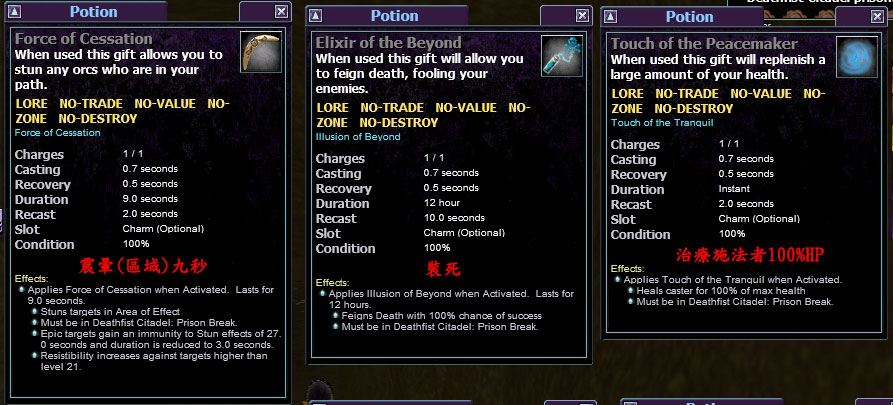The height and width of the screenshot is (405, 893).
Task: Click the Touch of the Peacemaker orb icon
Action: coord(856,57)
